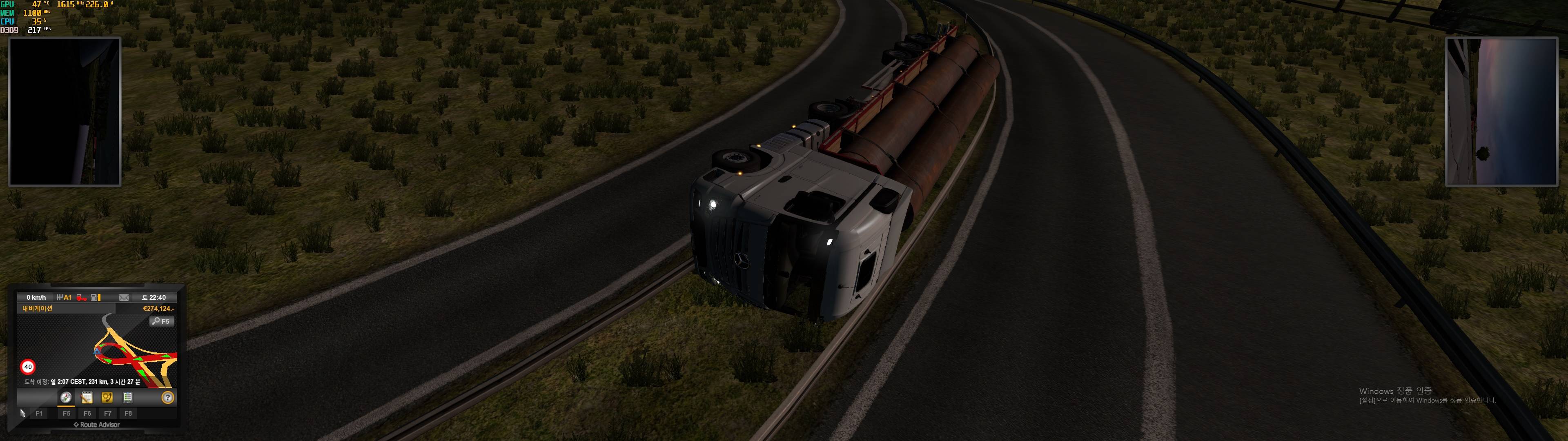Viewport: 1568px width, 441px height.
Task: Show the truck diagnostics info tab
Action: [x=127, y=398]
